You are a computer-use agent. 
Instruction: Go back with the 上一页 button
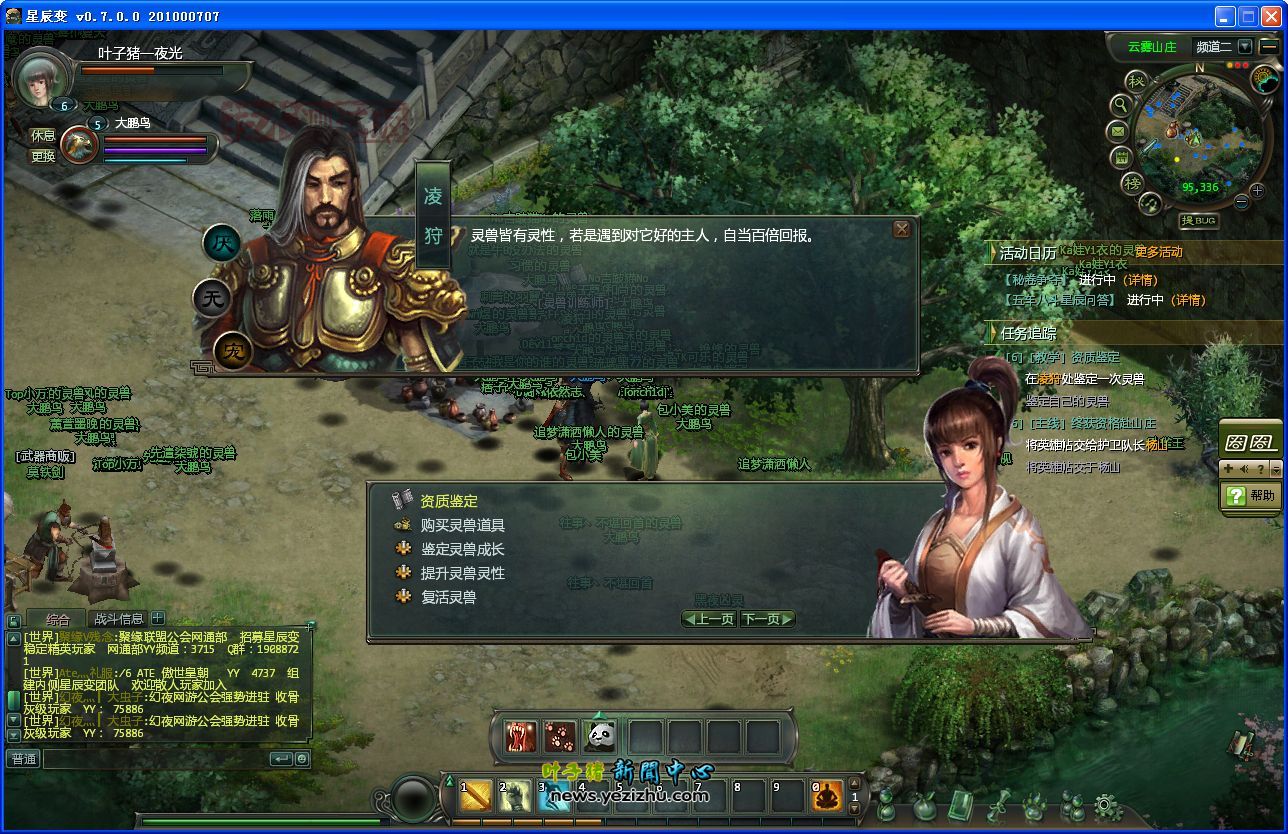click(x=709, y=619)
